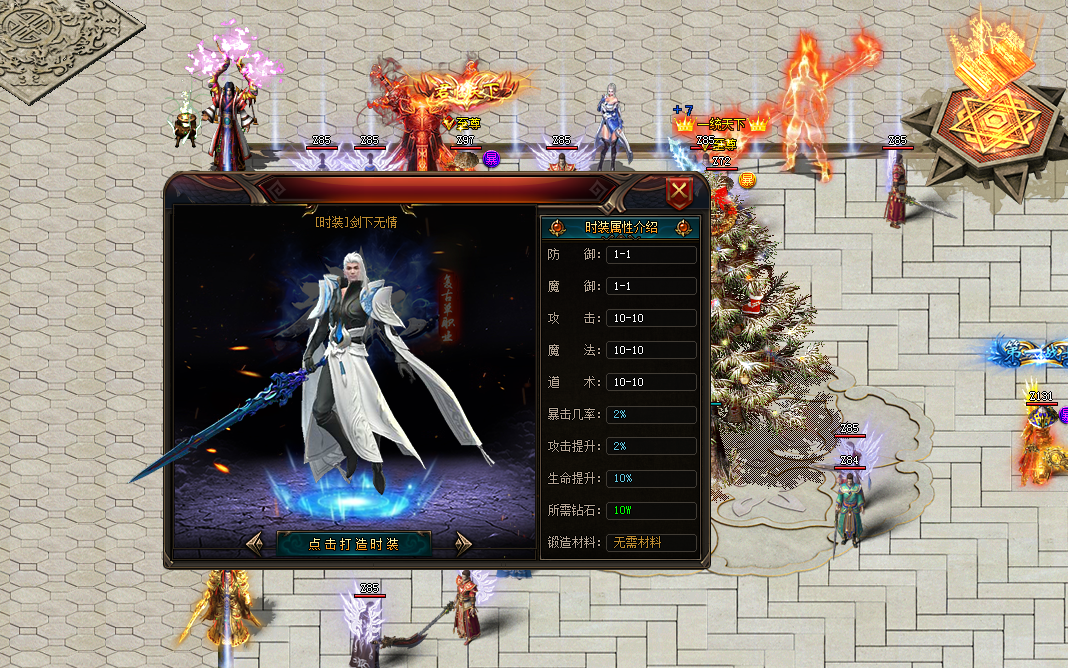Click the 点击打造时装 forge button
Image resolution: width=1068 pixels, height=668 pixels.
[354, 544]
